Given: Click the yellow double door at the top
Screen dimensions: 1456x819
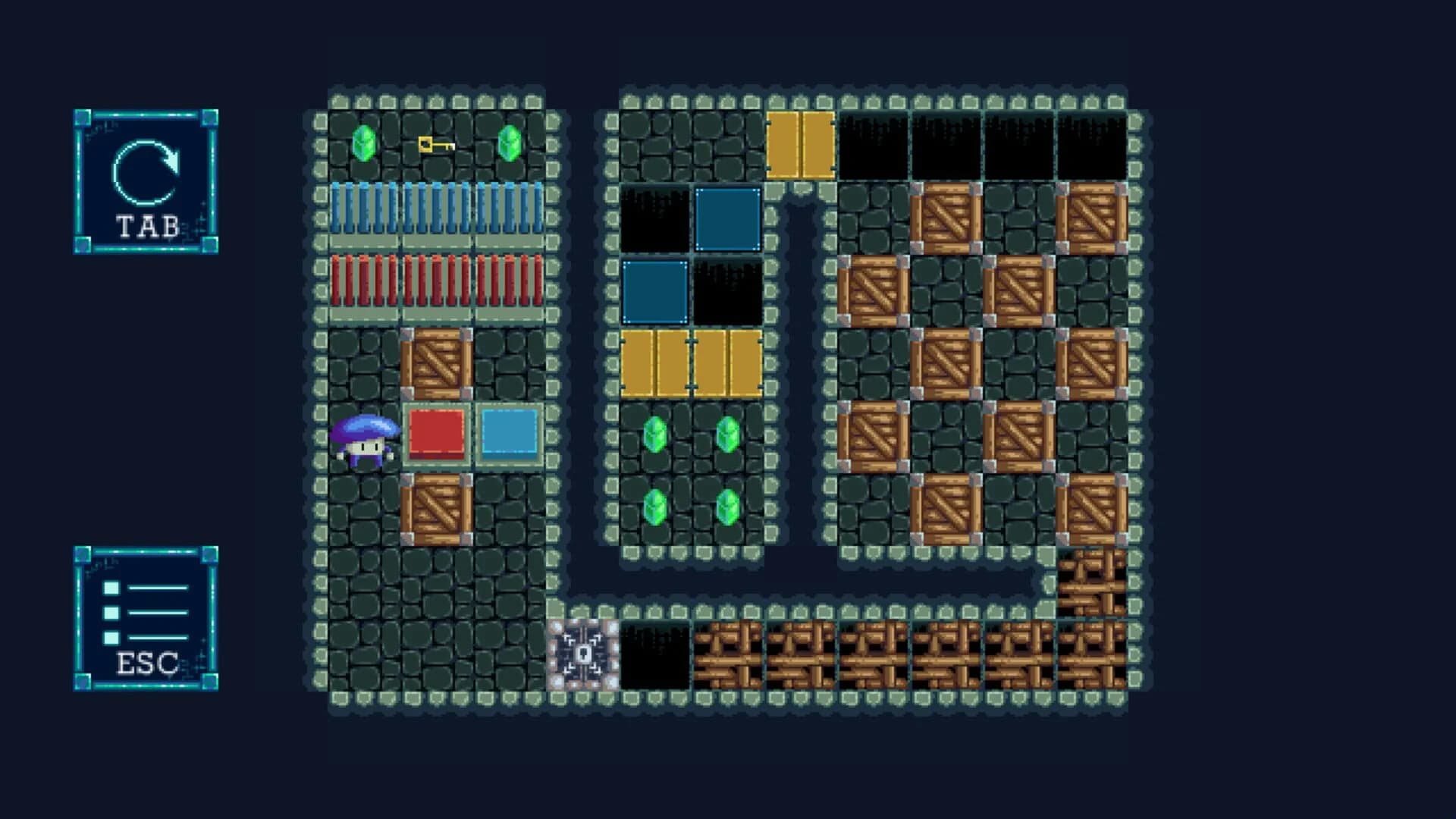Looking at the screenshot, I should pyautogui.click(x=800, y=143).
